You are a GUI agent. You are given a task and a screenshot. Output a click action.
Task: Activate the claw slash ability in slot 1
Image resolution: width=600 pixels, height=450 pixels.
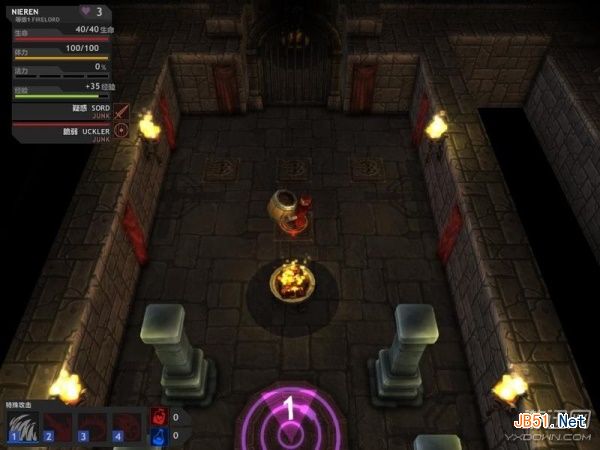pyautogui.click(x=23, y=425)
